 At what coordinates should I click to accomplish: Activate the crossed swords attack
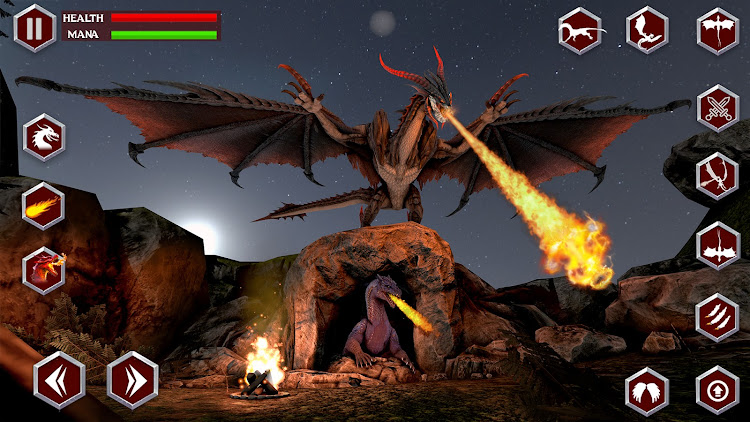pyautogui.click(x=718, y=108)
